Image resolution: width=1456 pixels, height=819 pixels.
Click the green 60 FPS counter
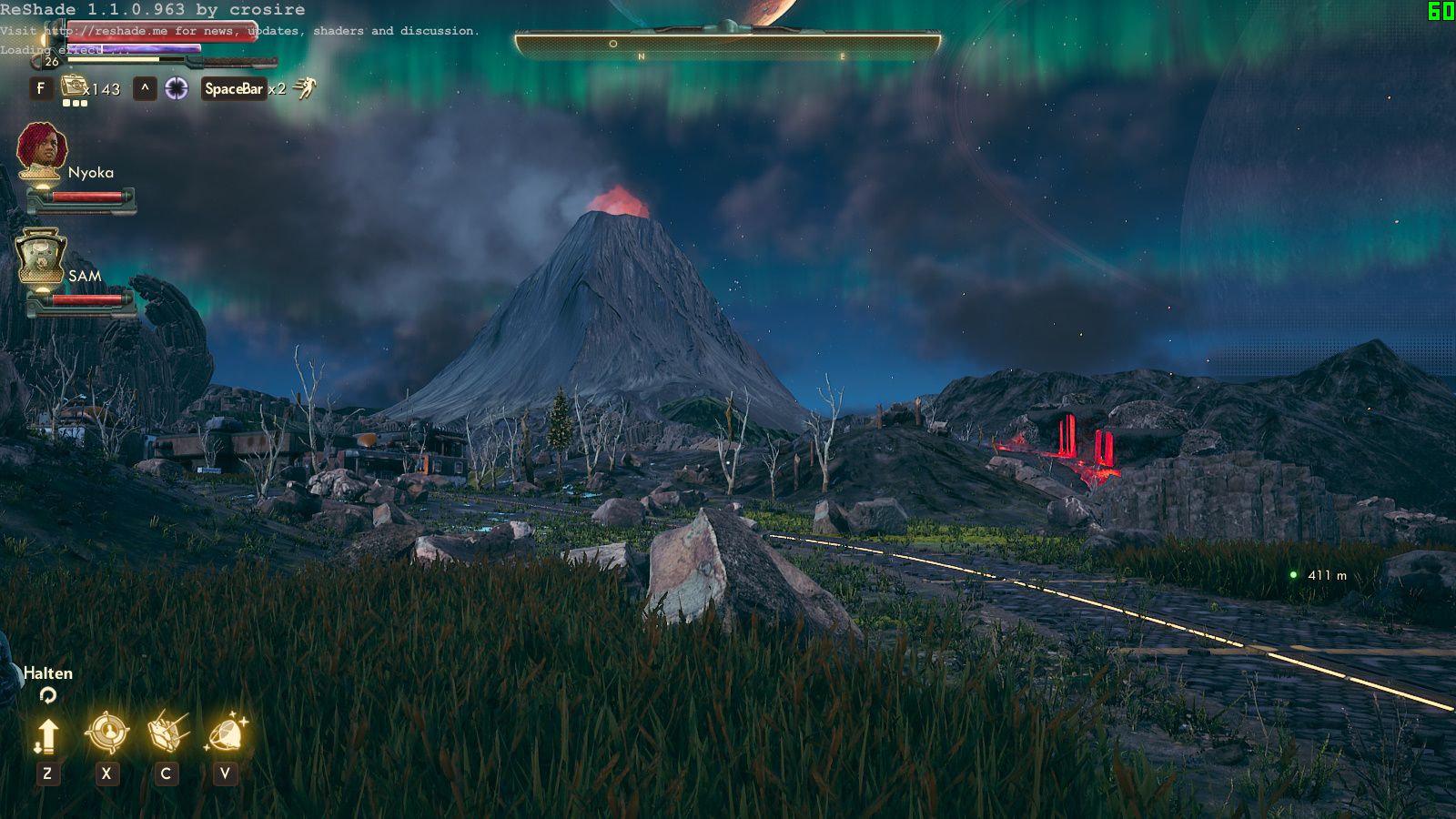click(x=1441, y=12)
